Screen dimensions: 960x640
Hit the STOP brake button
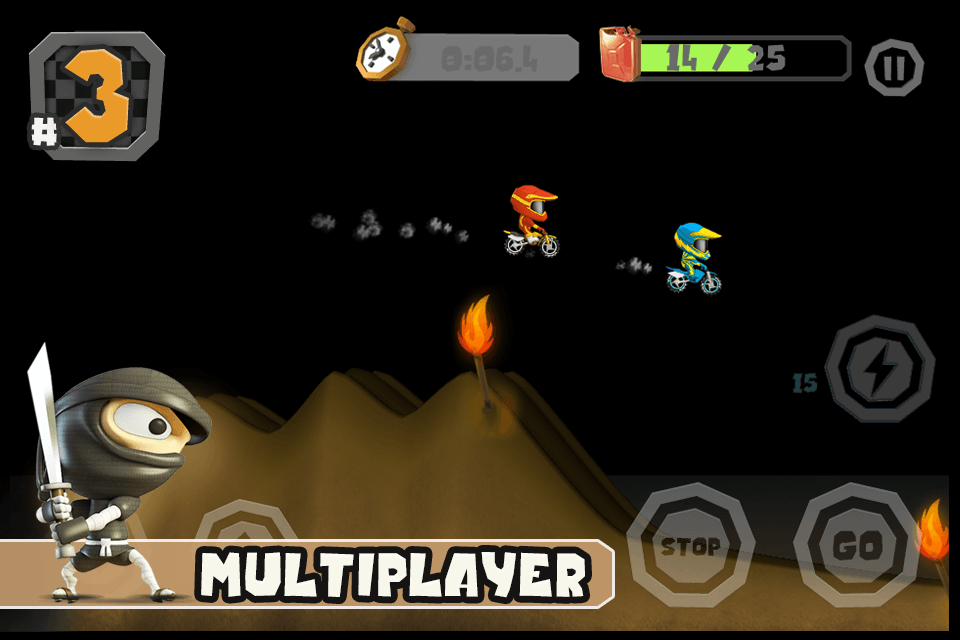pos(690,545)
